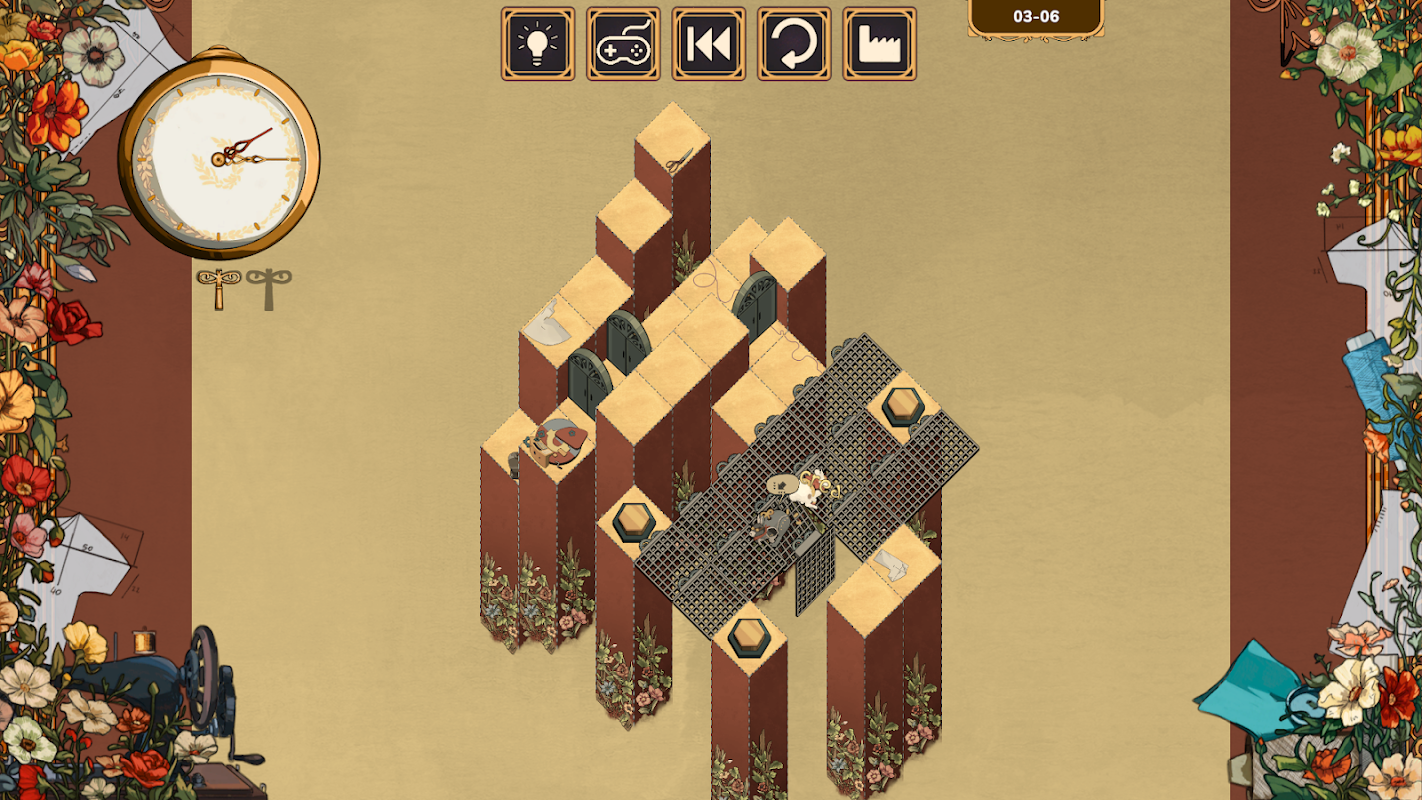Image resolution: width=1422 pixels, height=800 pixels.
Task: Restart the level with the circular arrow
Action: coord(794,44)
